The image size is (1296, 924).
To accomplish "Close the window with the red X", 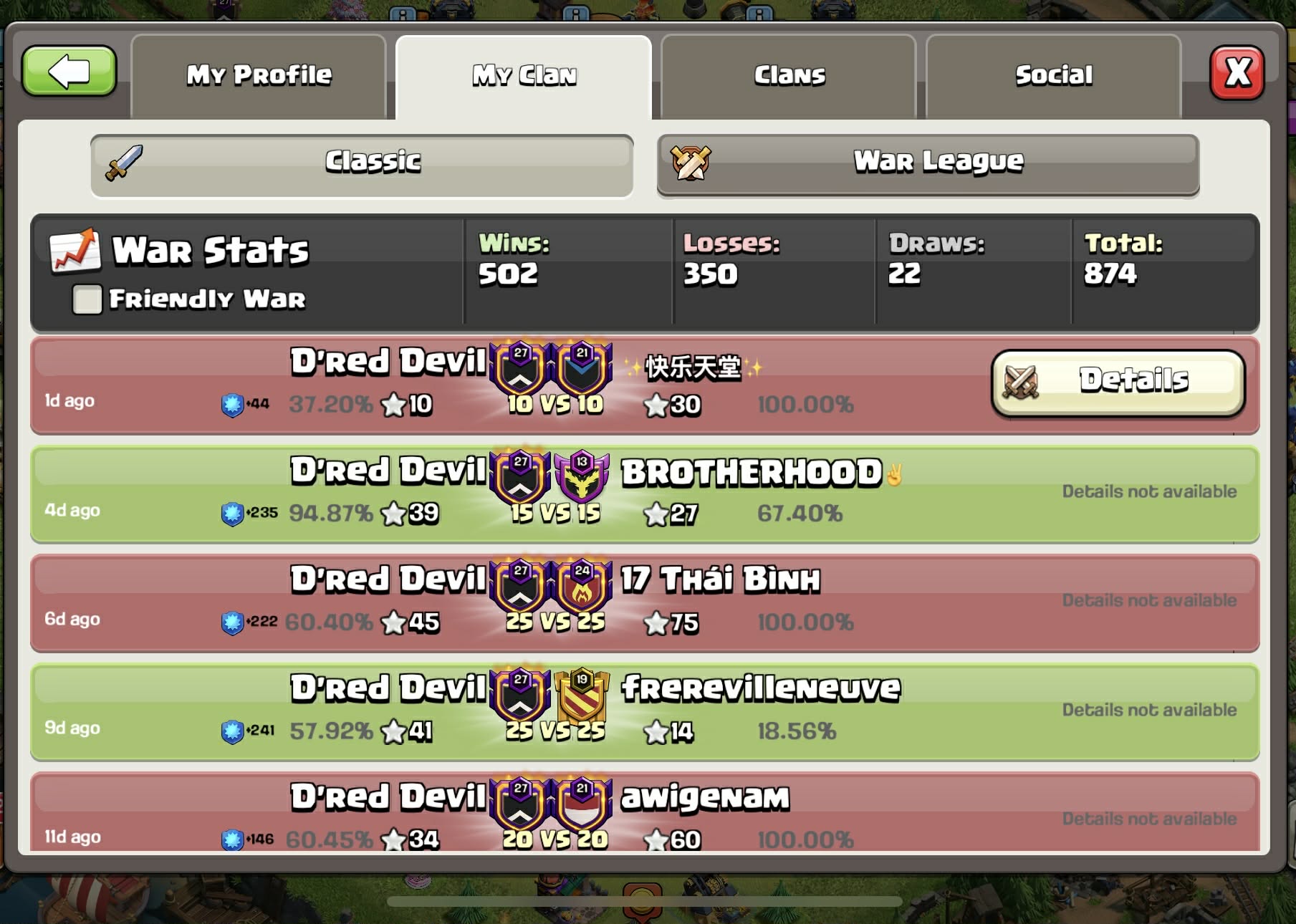I will [1237, 73].
